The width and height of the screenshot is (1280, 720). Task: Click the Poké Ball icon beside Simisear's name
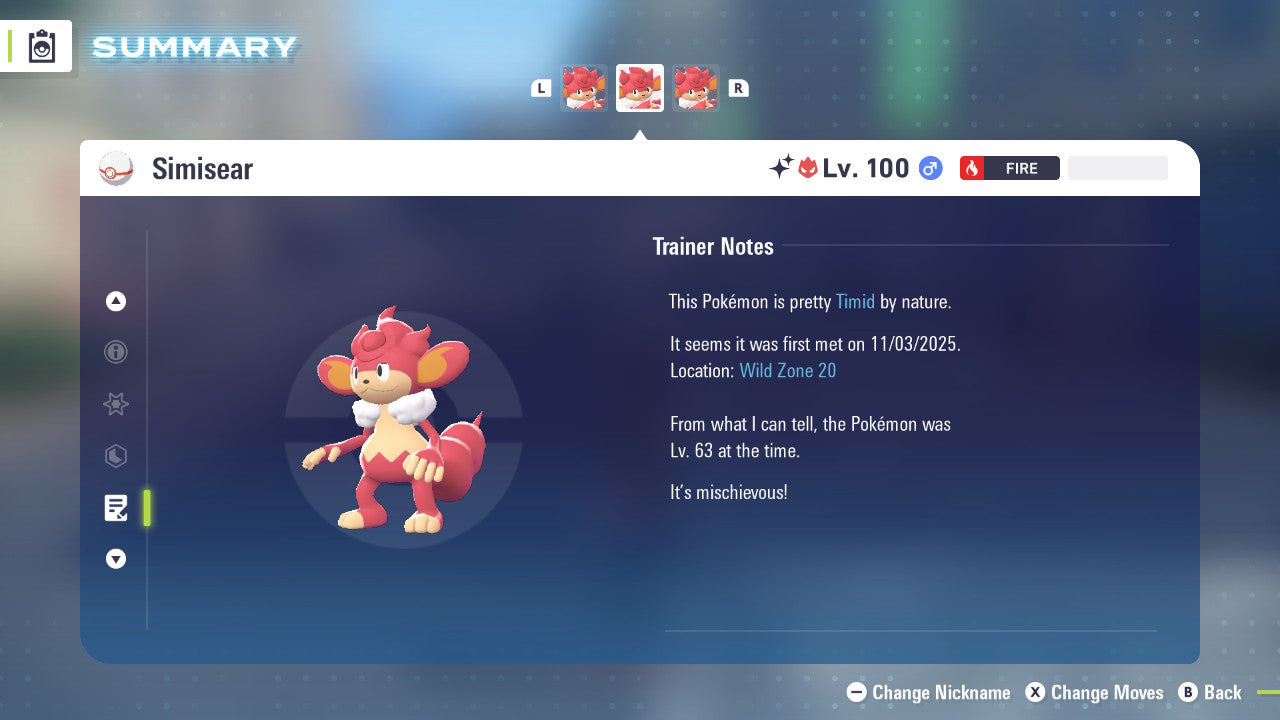coord(116,168)
